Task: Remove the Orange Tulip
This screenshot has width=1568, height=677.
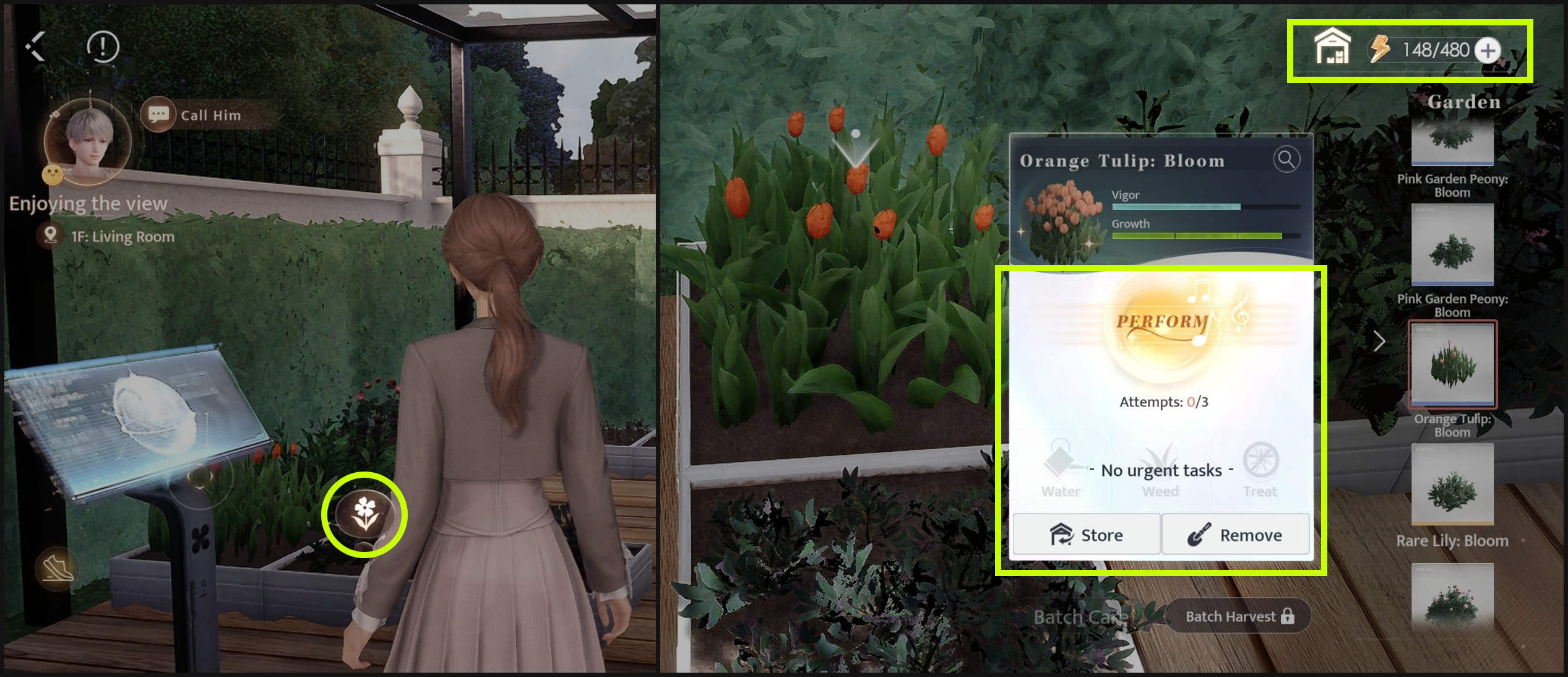Action: (1235, 535)
